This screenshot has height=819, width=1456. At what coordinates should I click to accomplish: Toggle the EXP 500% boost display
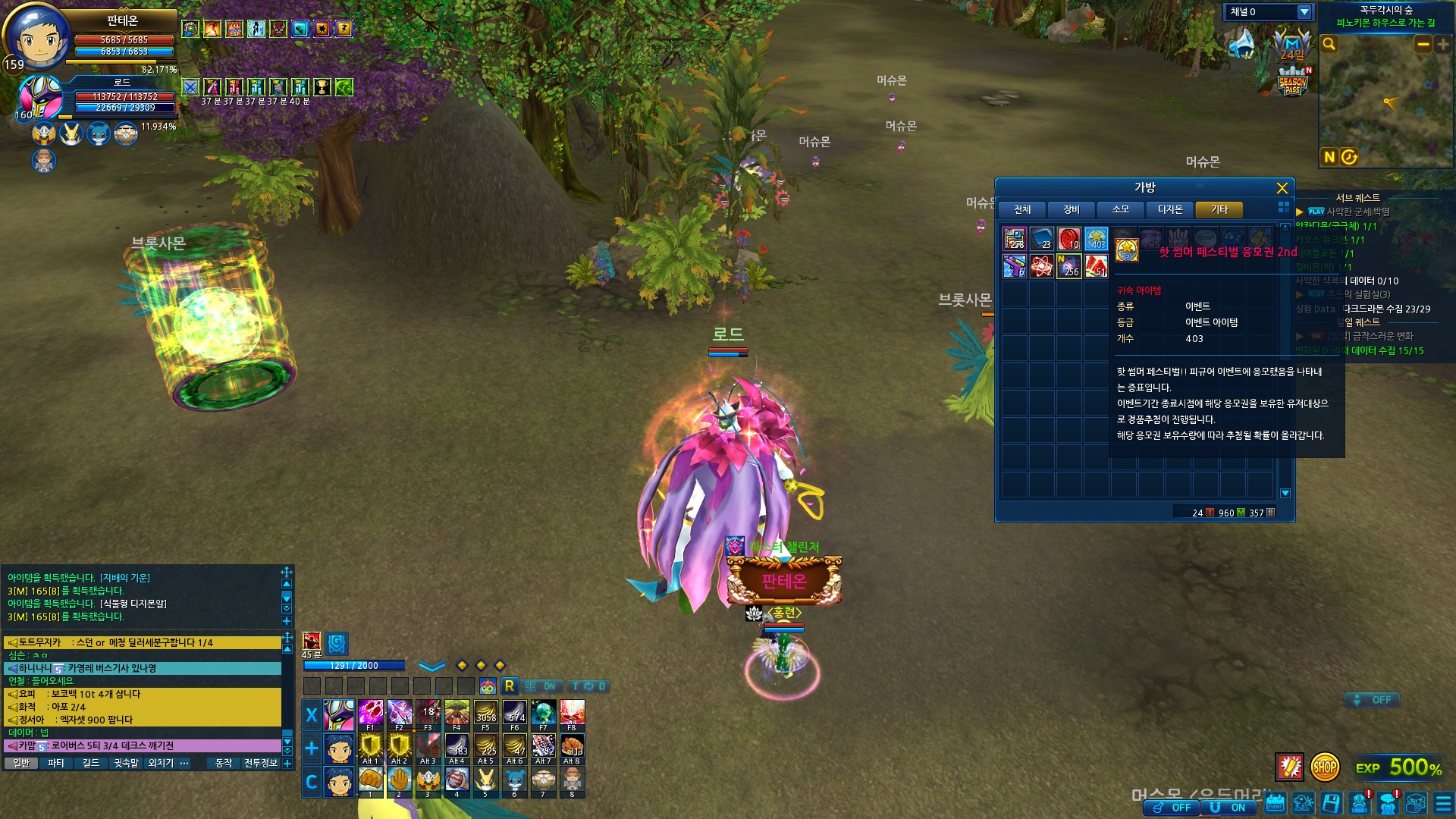point(1399,767)
